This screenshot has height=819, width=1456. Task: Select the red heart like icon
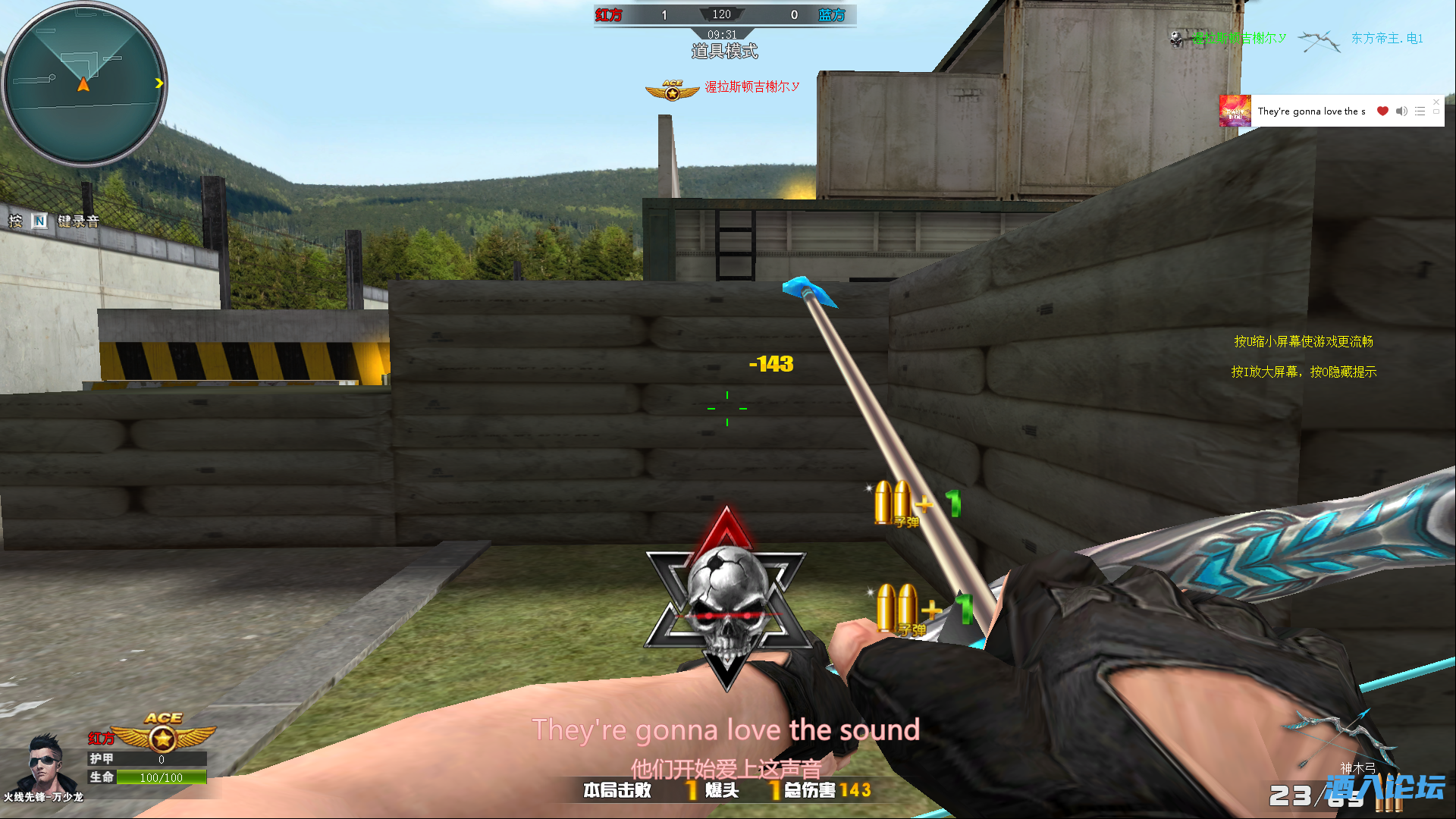1382,111
